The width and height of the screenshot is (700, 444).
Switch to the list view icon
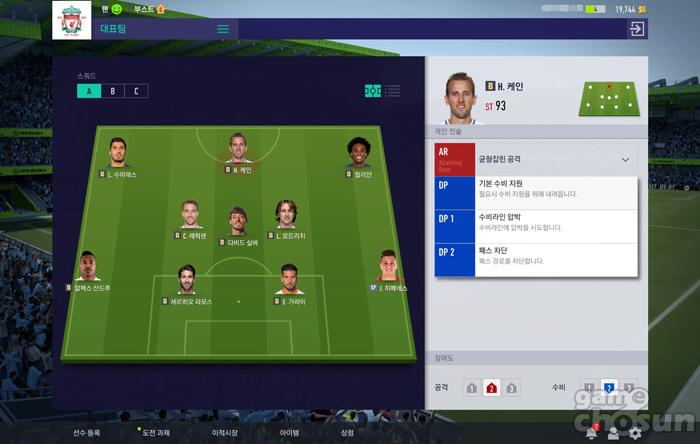click(x=393, y=91)
